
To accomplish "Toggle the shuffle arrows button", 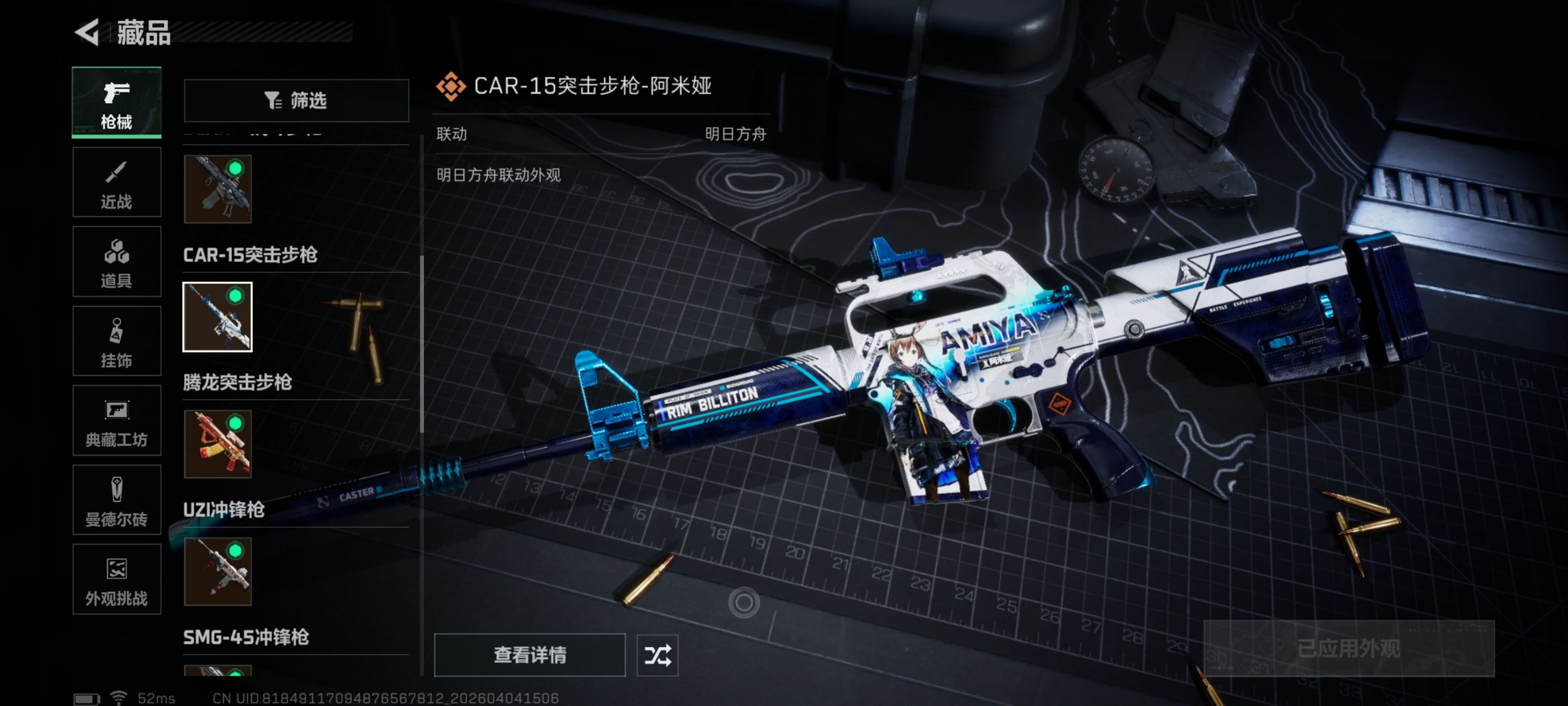I will point(657,655).
